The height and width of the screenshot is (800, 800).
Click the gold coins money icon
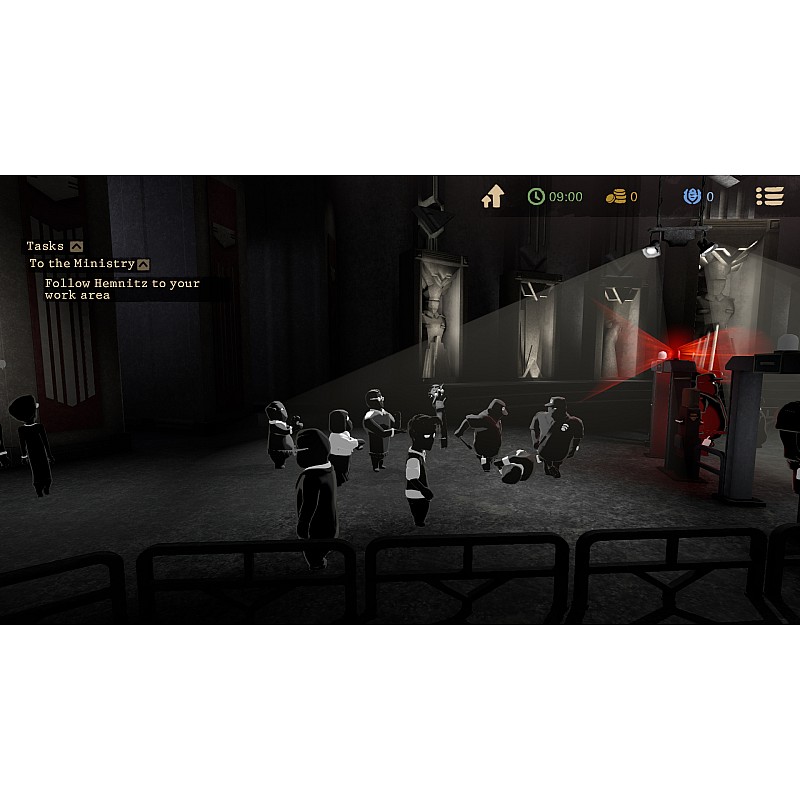point(616,197)
